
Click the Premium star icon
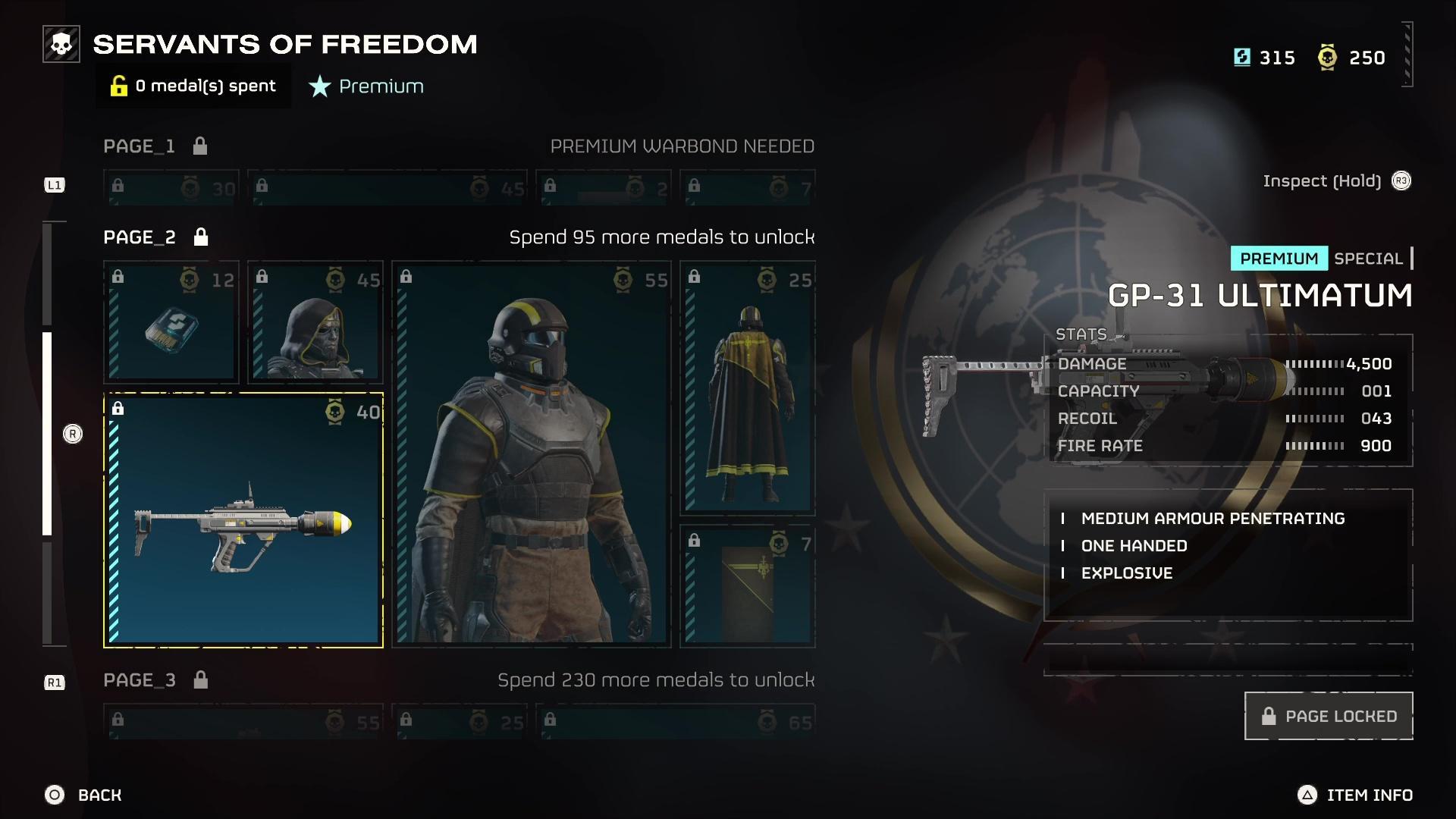pyautogui.click(x=318, y=86)
